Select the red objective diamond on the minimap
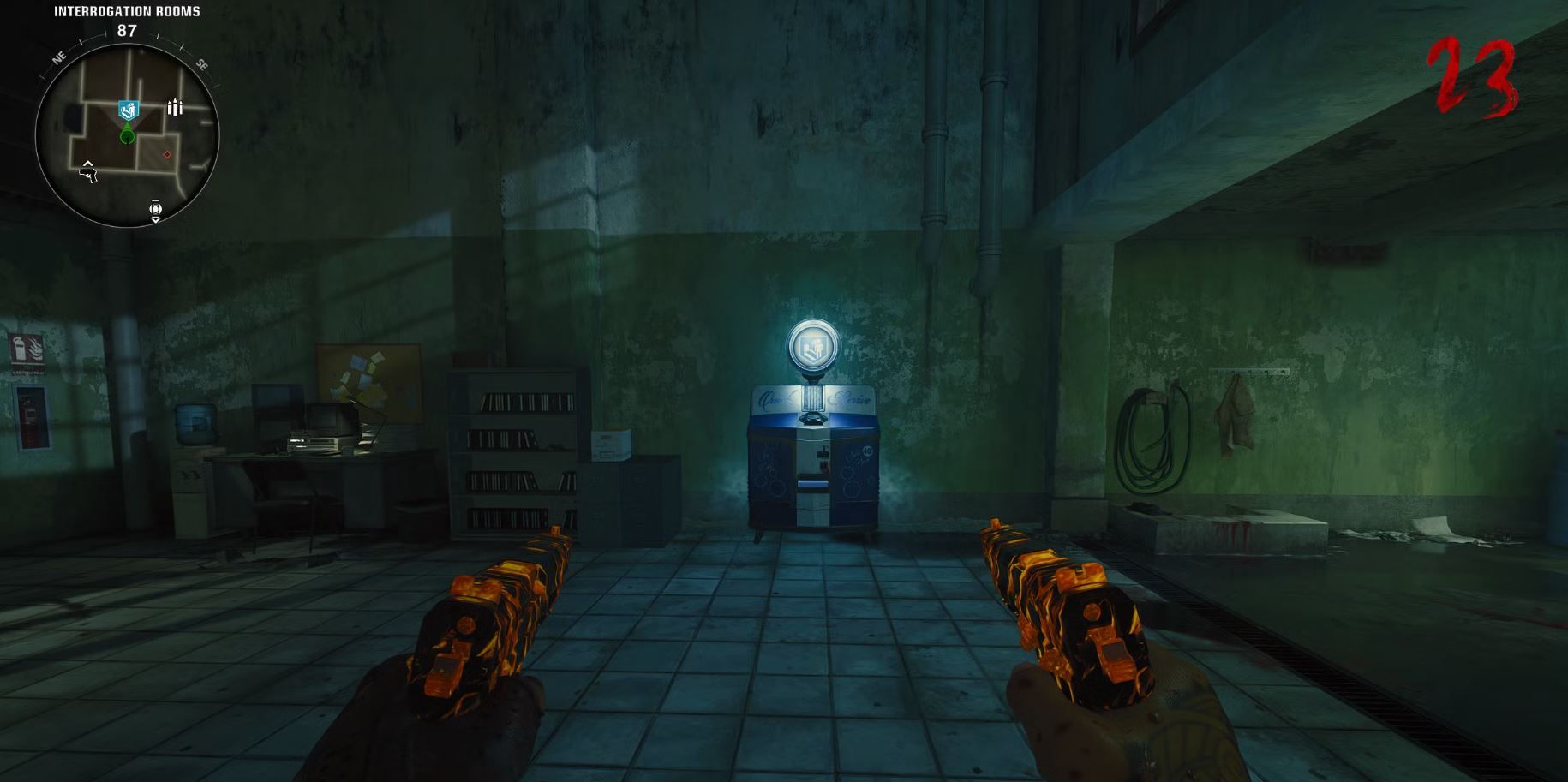Viewport: 1568px width, 782px height. [167, 154]
